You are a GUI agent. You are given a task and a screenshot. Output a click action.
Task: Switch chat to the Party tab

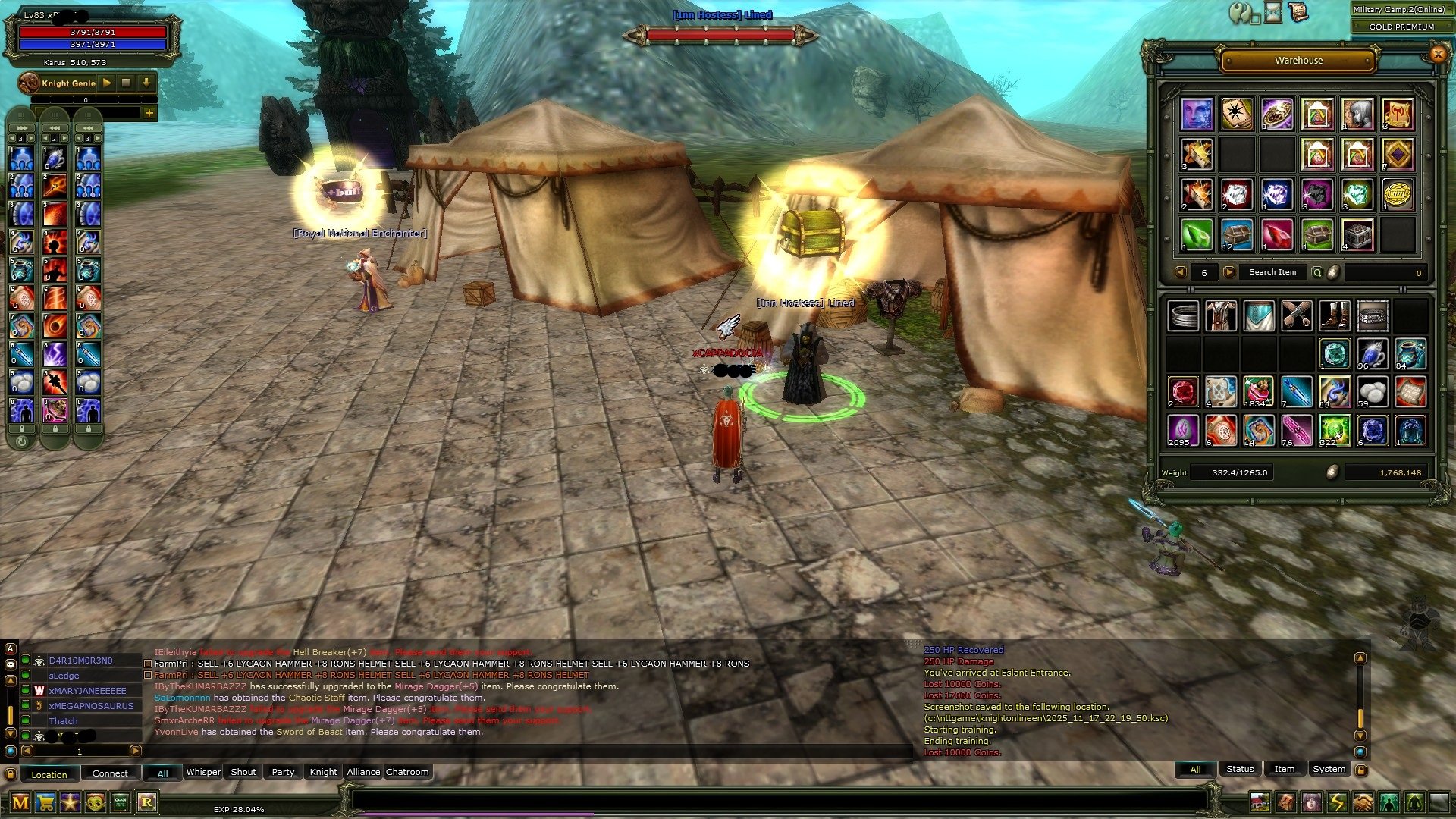click(x=283, y=772)
